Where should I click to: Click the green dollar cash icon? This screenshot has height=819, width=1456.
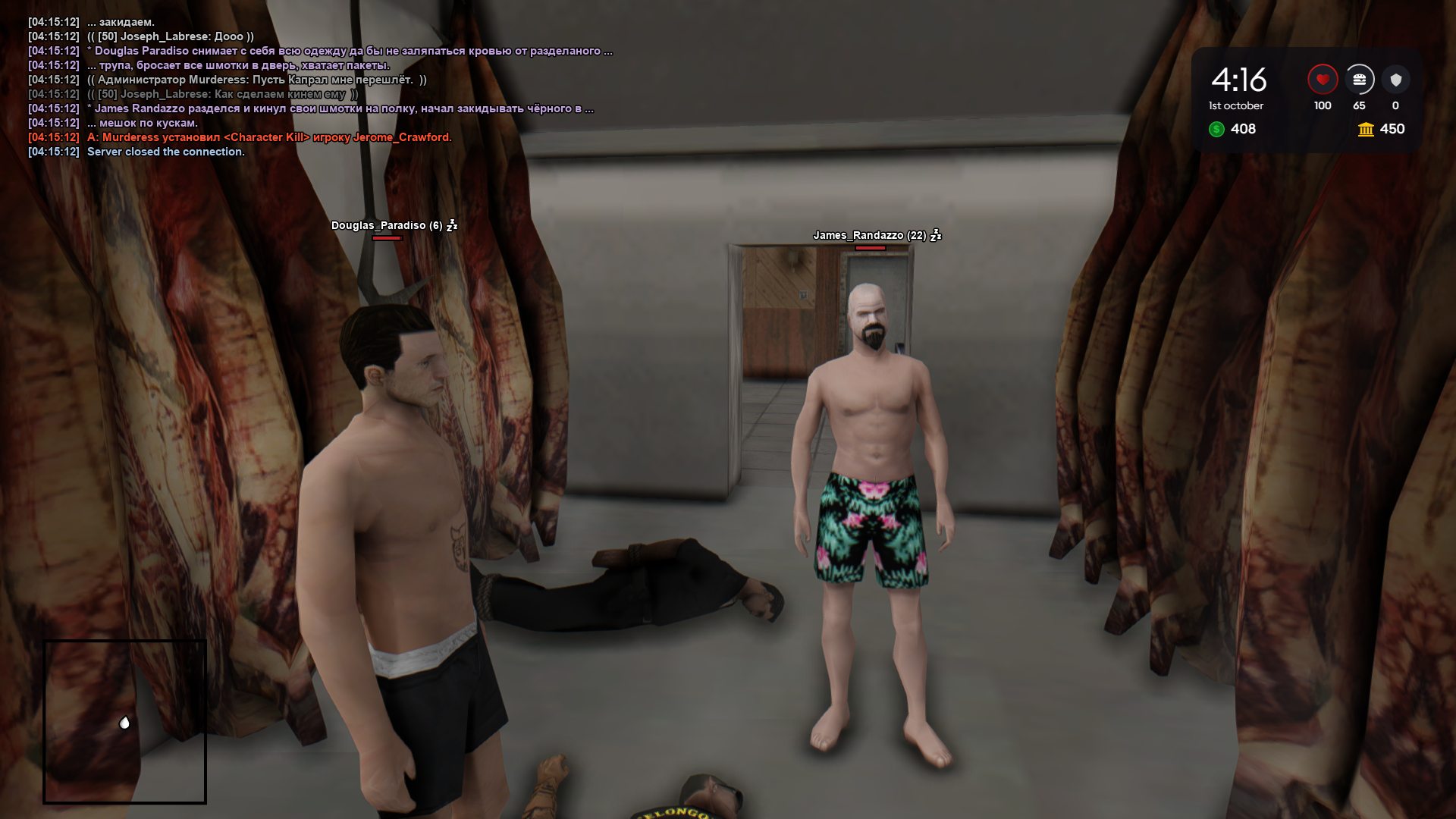click(x=1216, y=130)
